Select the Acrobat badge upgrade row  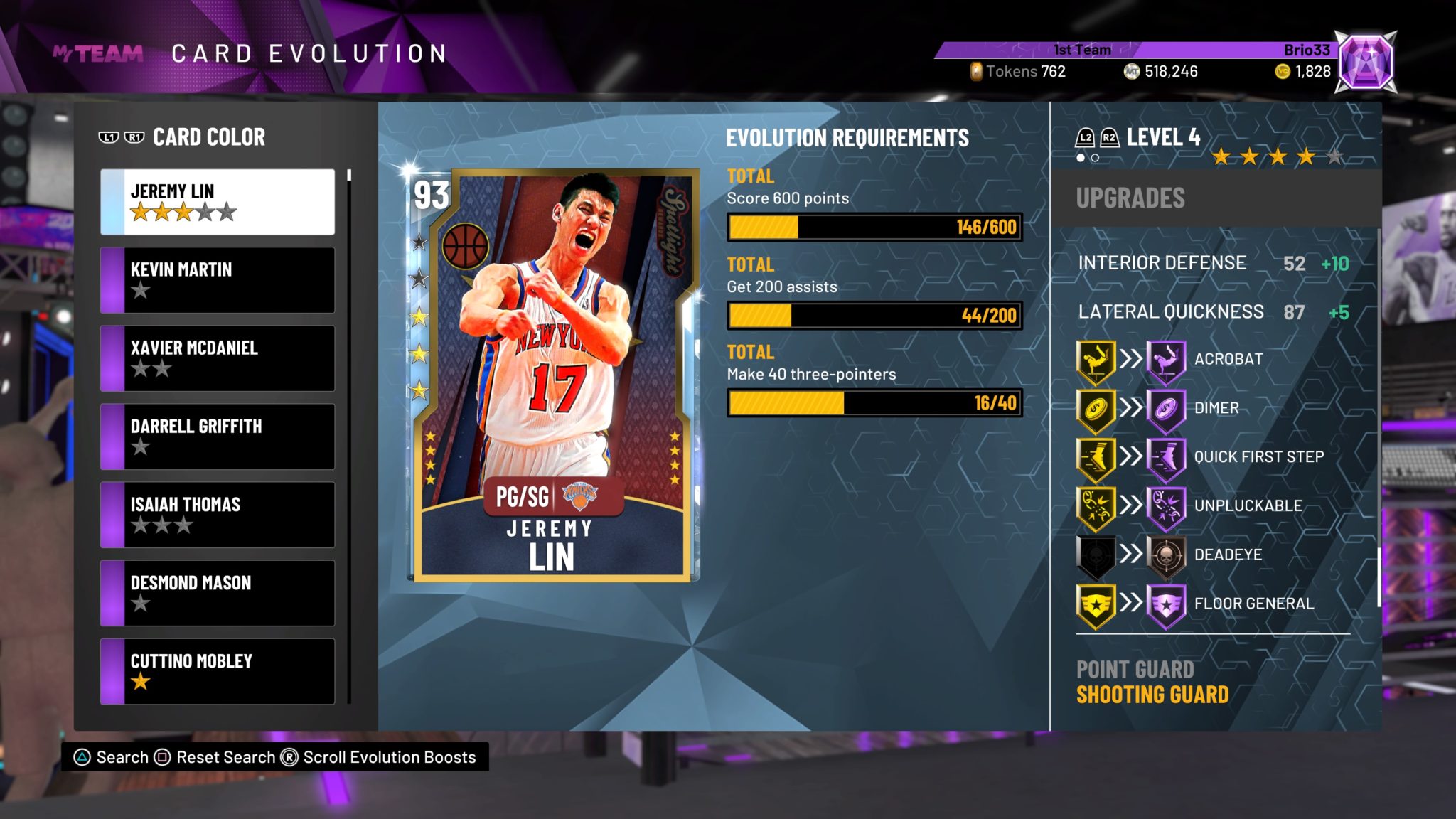(x=1212, y=359)
